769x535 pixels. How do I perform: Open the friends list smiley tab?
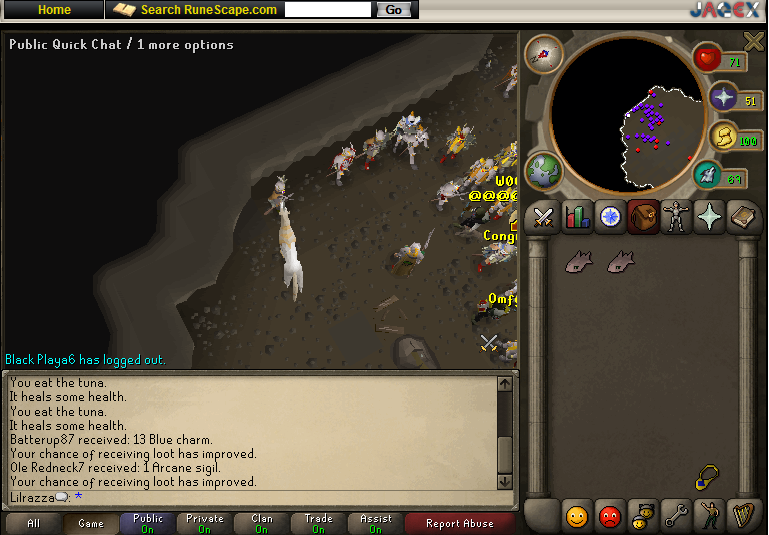pyautogui.click(x=577, y=517)
